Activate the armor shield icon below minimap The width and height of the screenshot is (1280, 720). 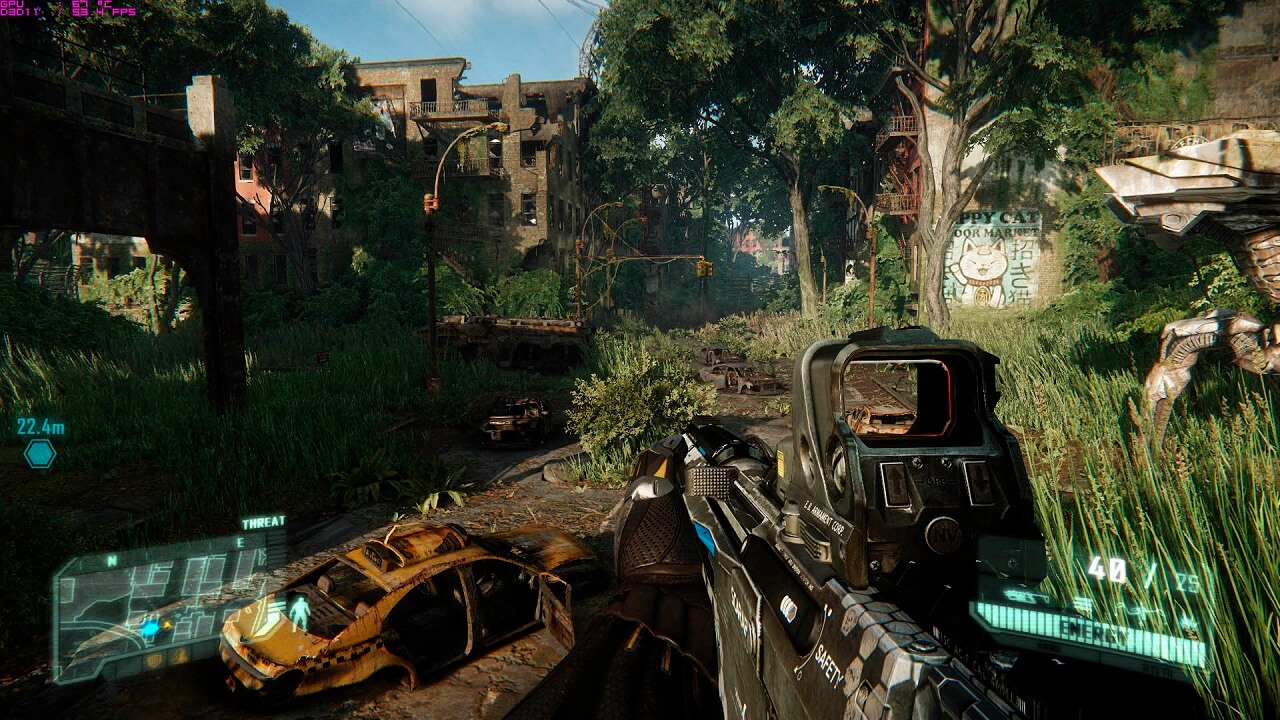click(154, 660)
